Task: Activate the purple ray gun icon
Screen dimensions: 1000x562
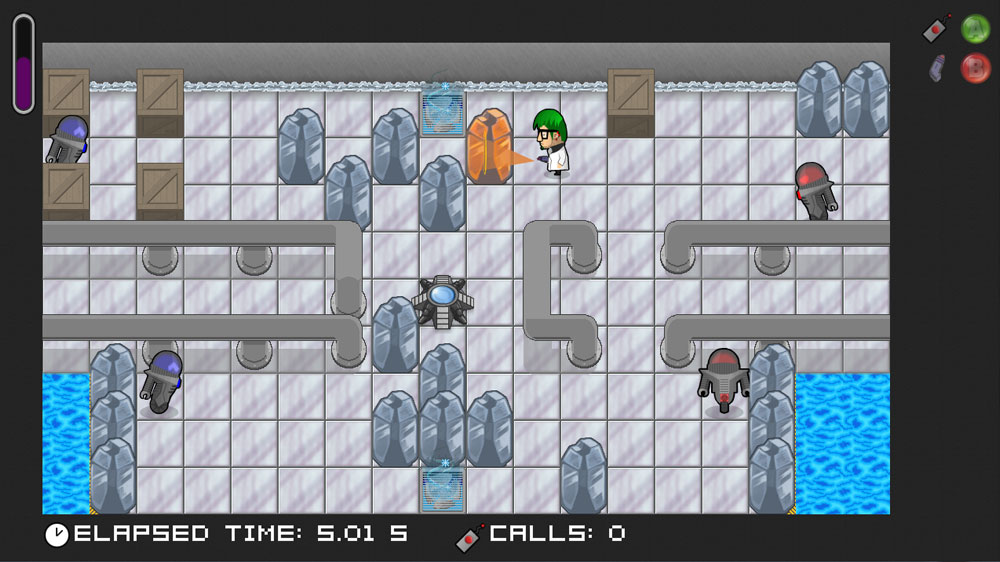Action: tap(936, 68)
